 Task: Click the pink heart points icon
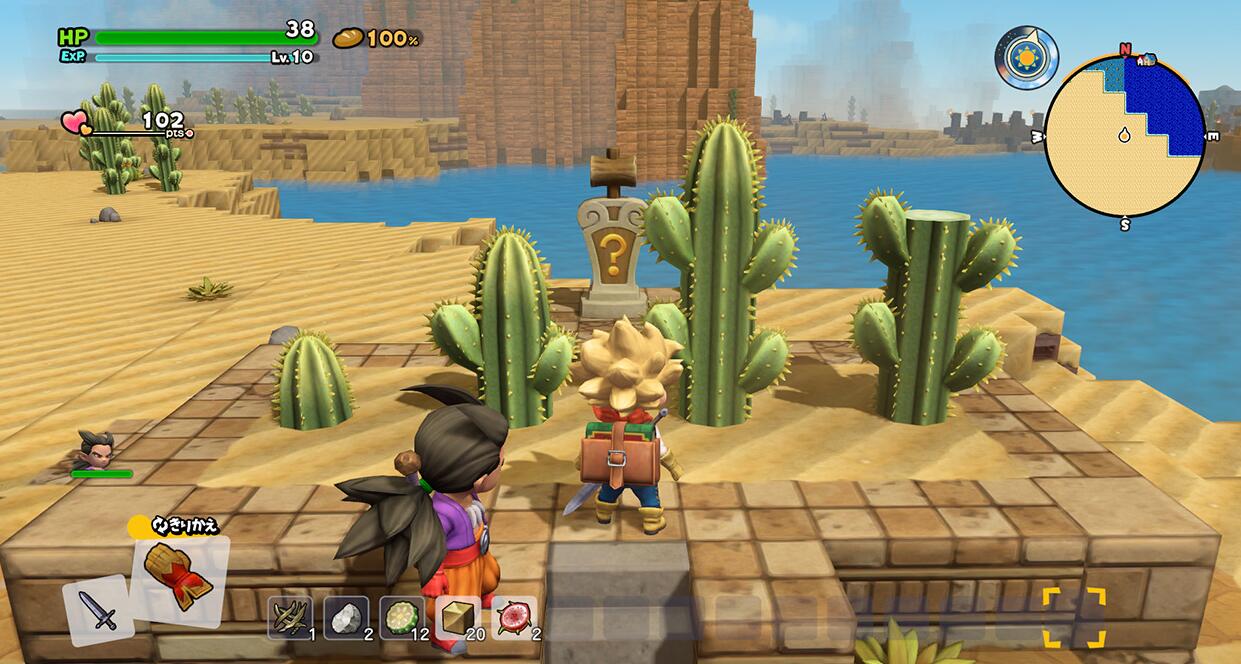pos(76,123)
